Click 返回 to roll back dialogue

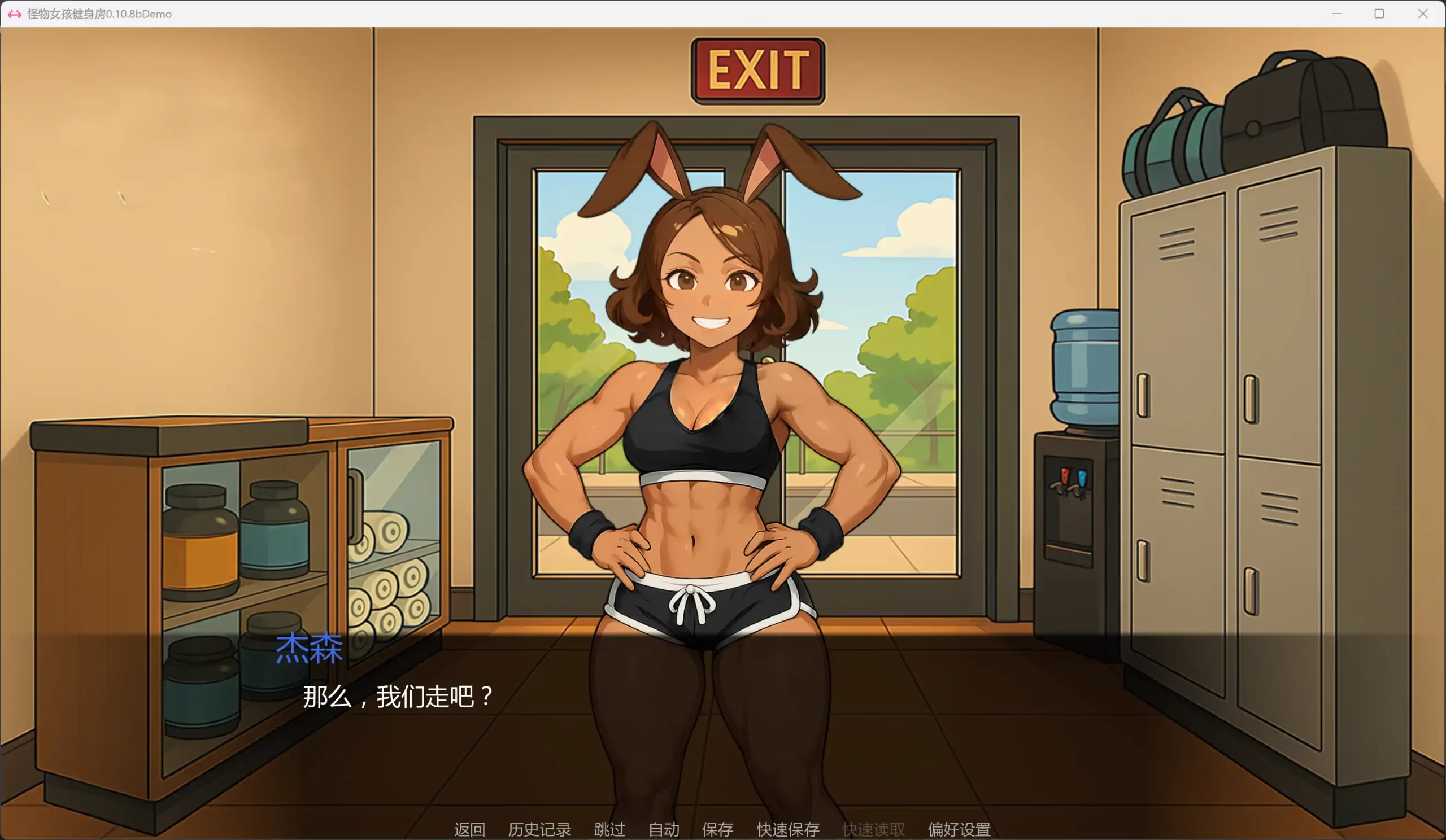pyautogui.click(x=469, y=830)
